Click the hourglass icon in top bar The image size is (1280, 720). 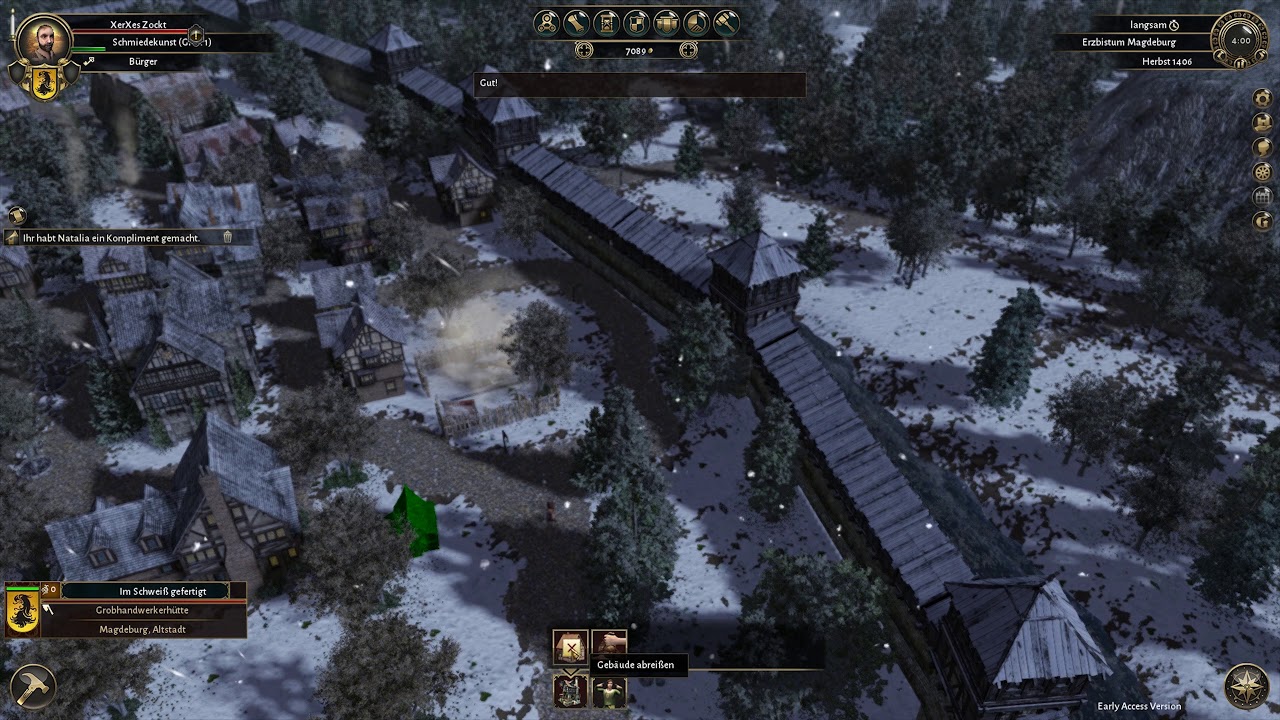point(605,22)
